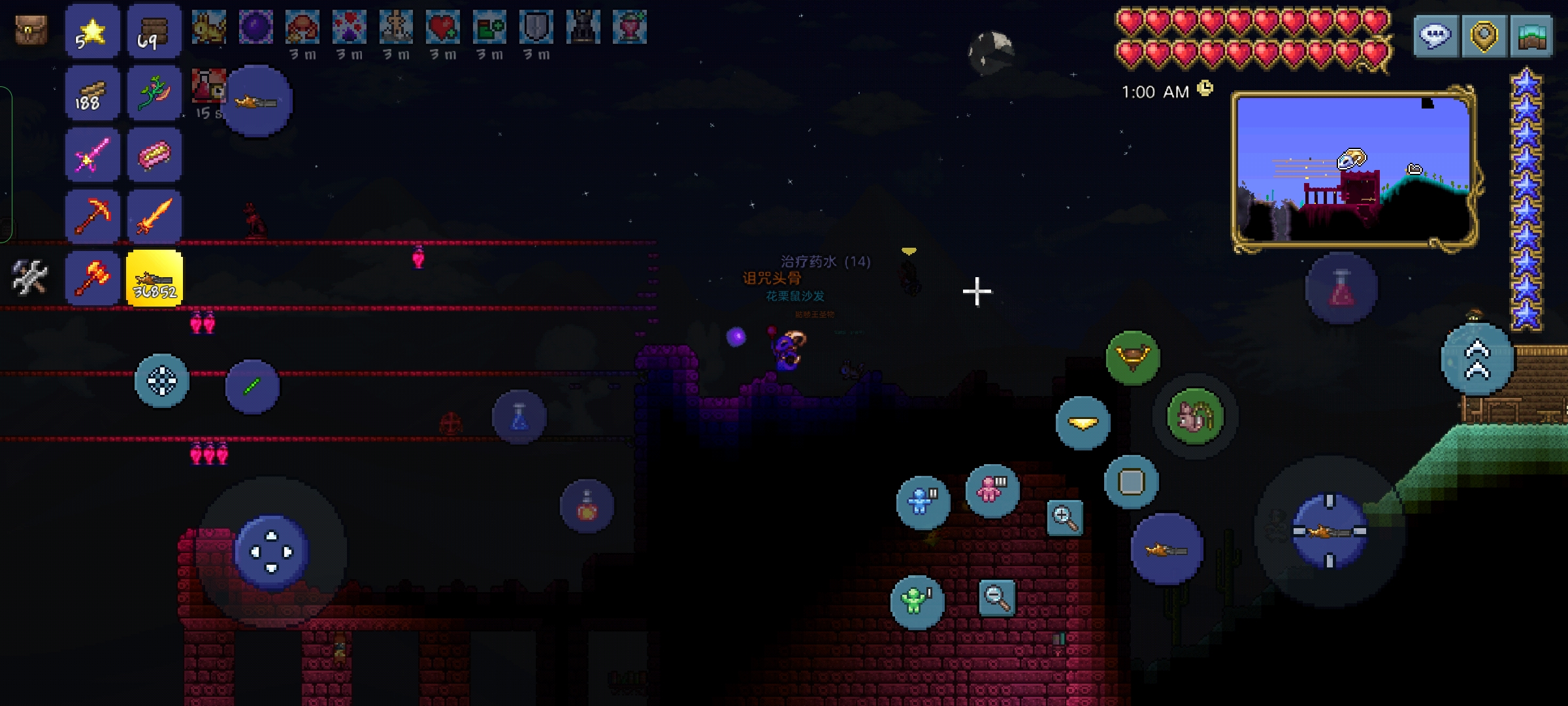Choose the fiery orange sword slot
This screenshot has width=1568, height=706.
click(154, 217)
